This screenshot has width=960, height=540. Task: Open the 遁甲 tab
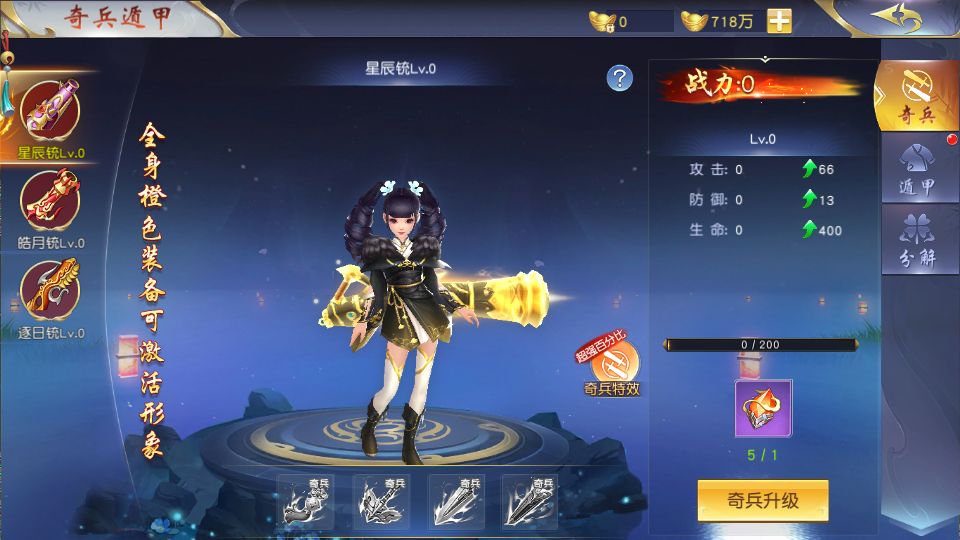coord(916,170)
